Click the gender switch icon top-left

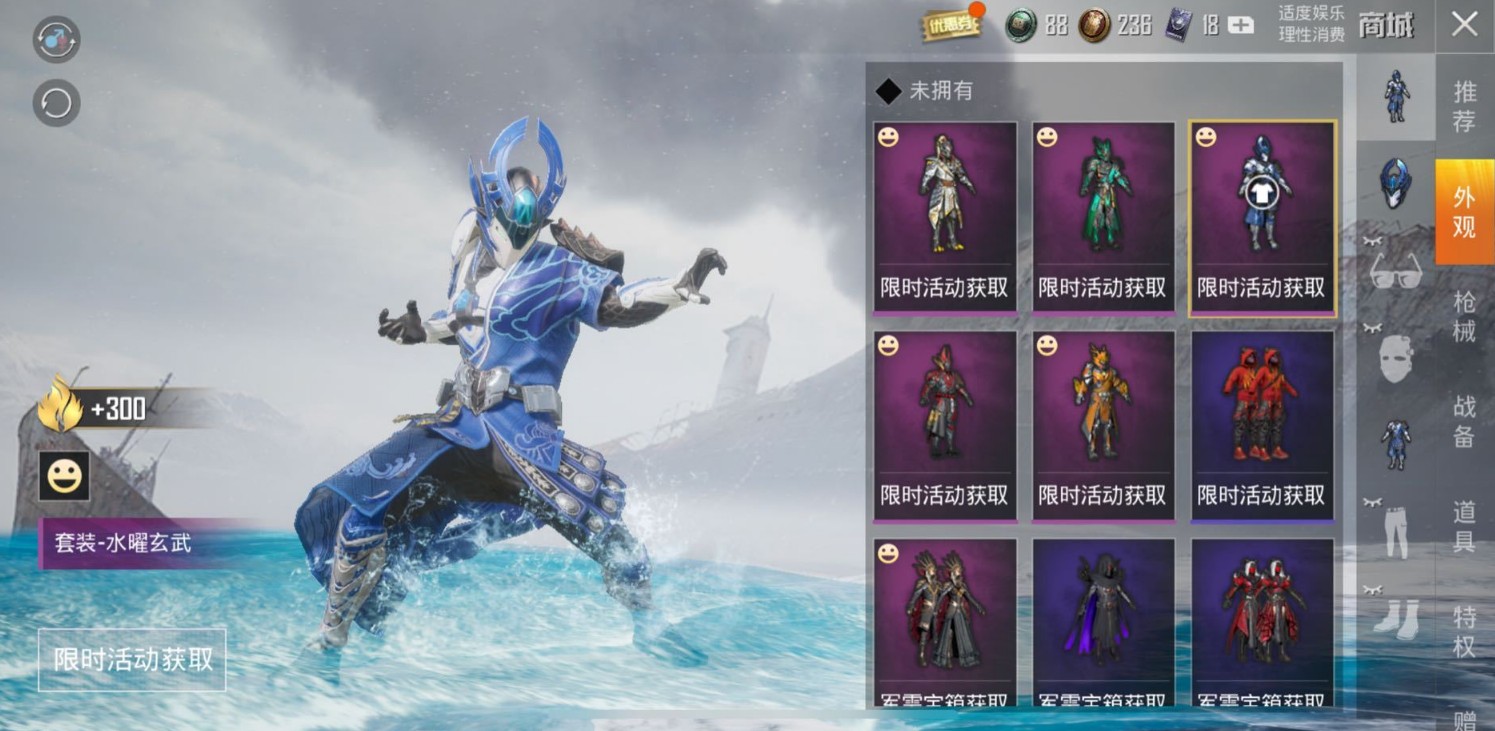tap(56, 41)
